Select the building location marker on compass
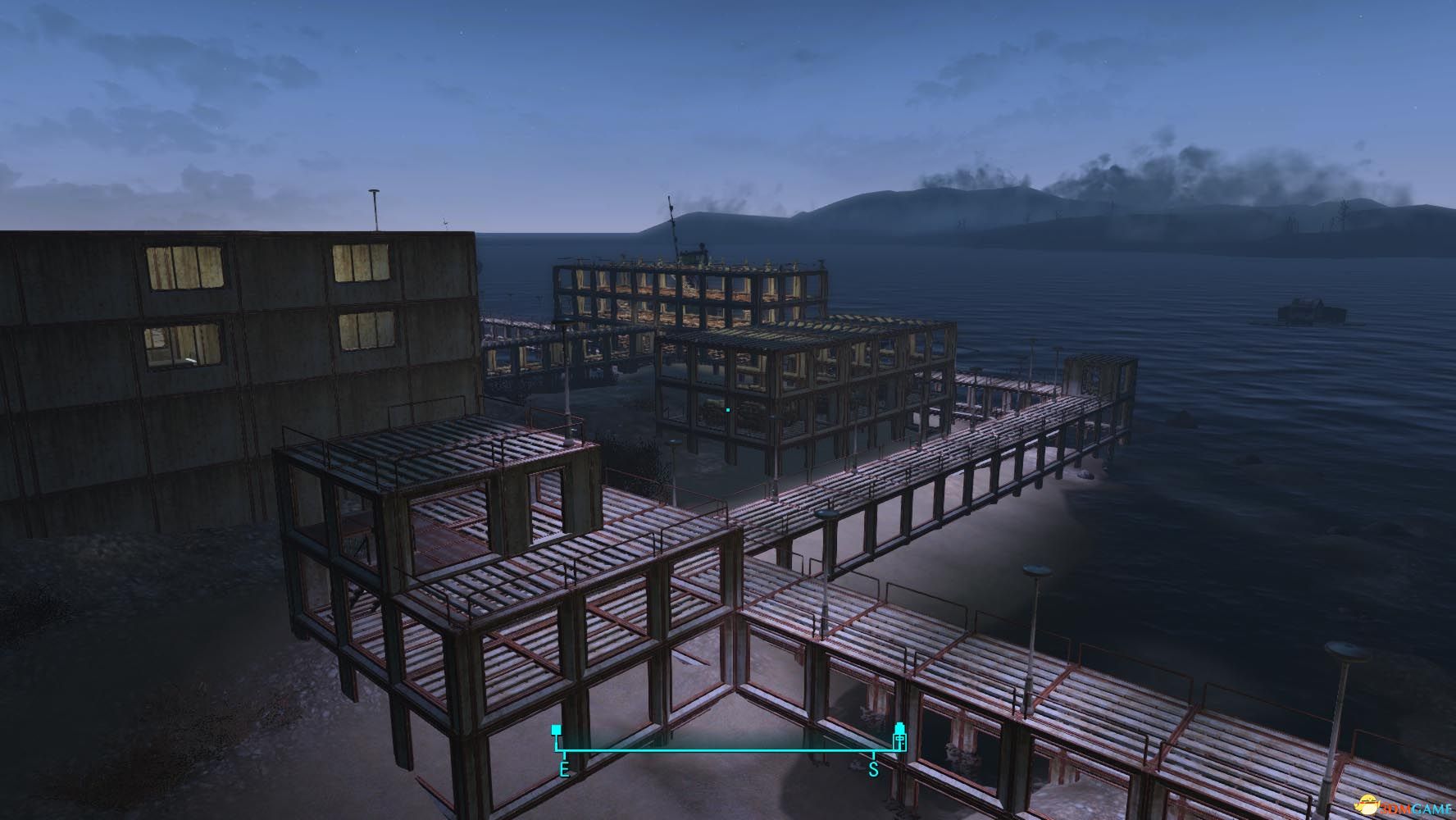This screenshot has height=820, width=1456. click(x=899, y=736)
